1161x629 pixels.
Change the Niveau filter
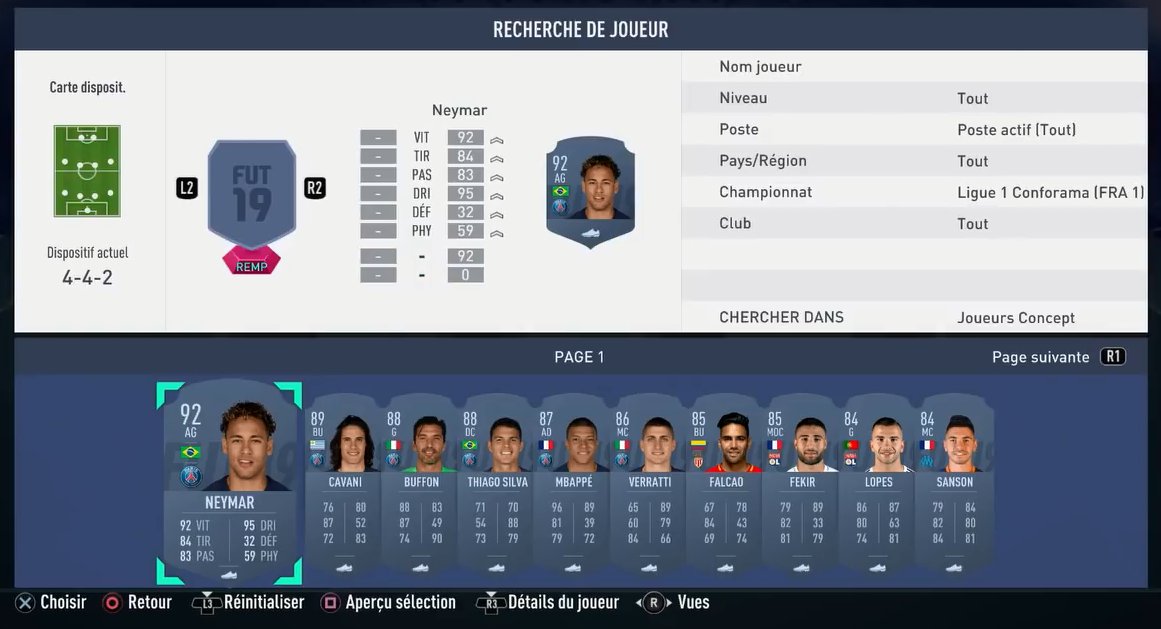click(914, 98)
